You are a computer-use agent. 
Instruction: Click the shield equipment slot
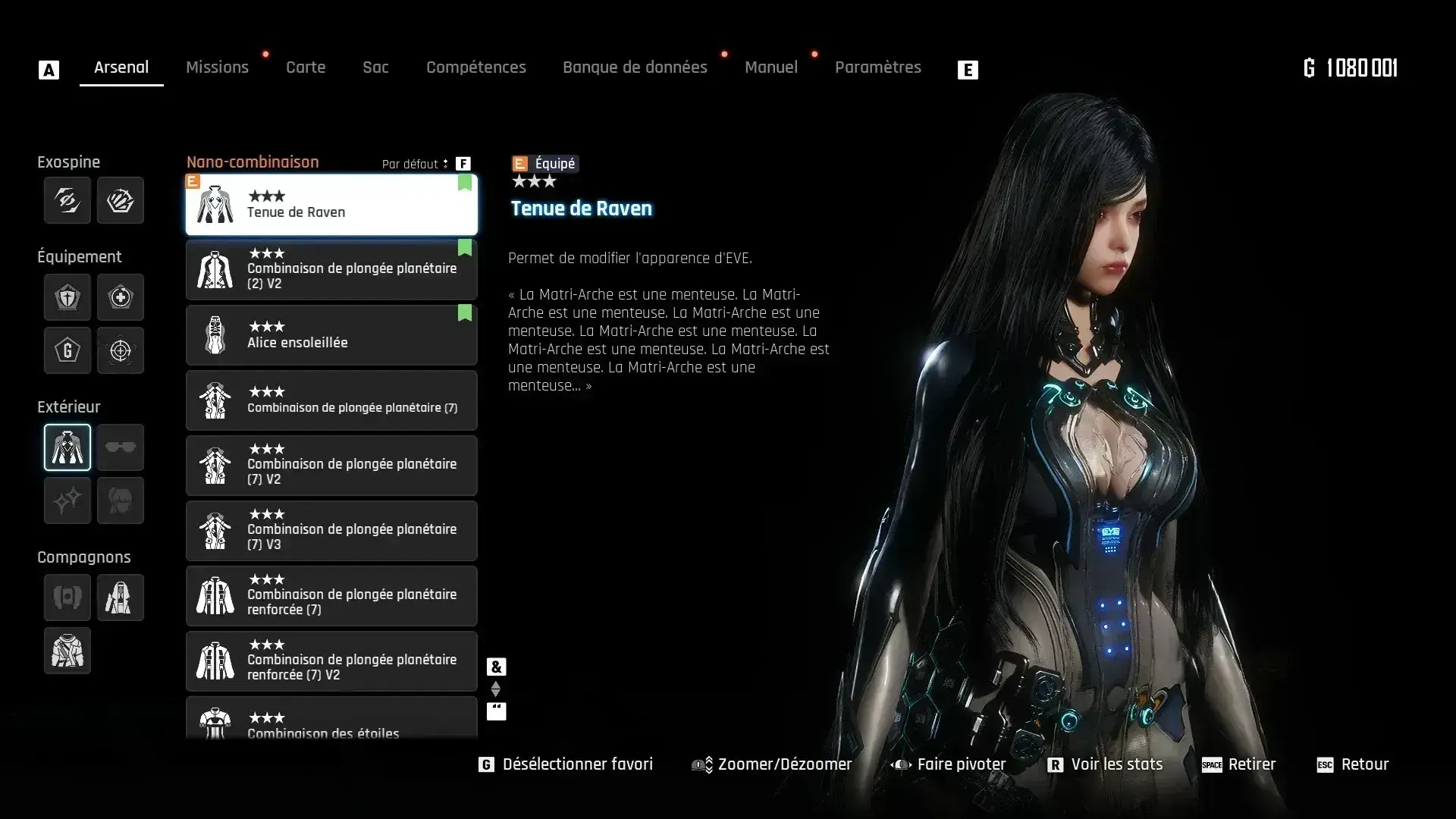click(x=67, y=297)
